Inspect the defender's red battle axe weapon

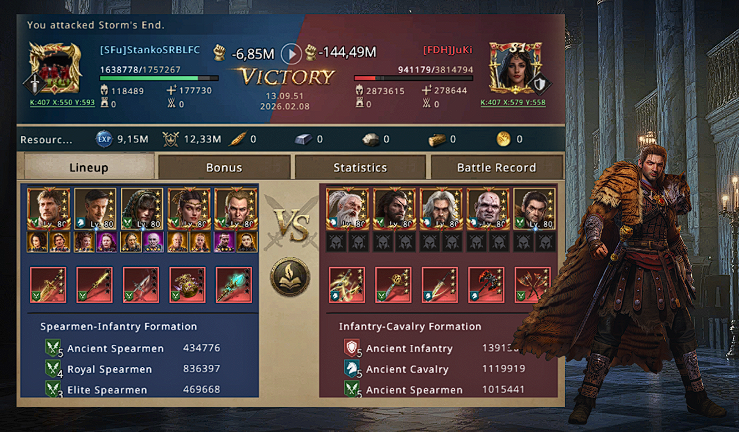tap(487, 285)
